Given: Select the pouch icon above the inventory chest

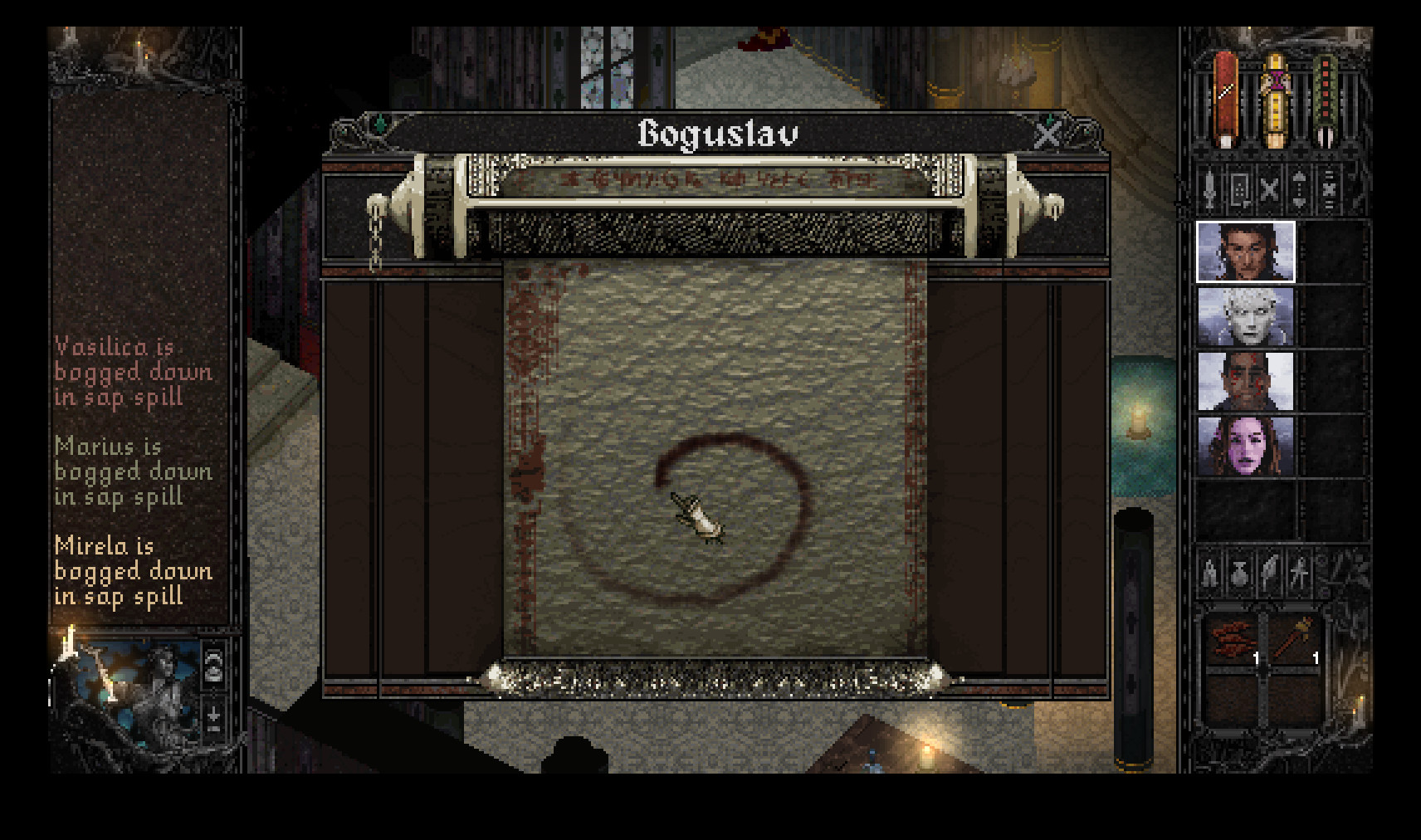Looking at the screenshot, I should point(1239,572).
